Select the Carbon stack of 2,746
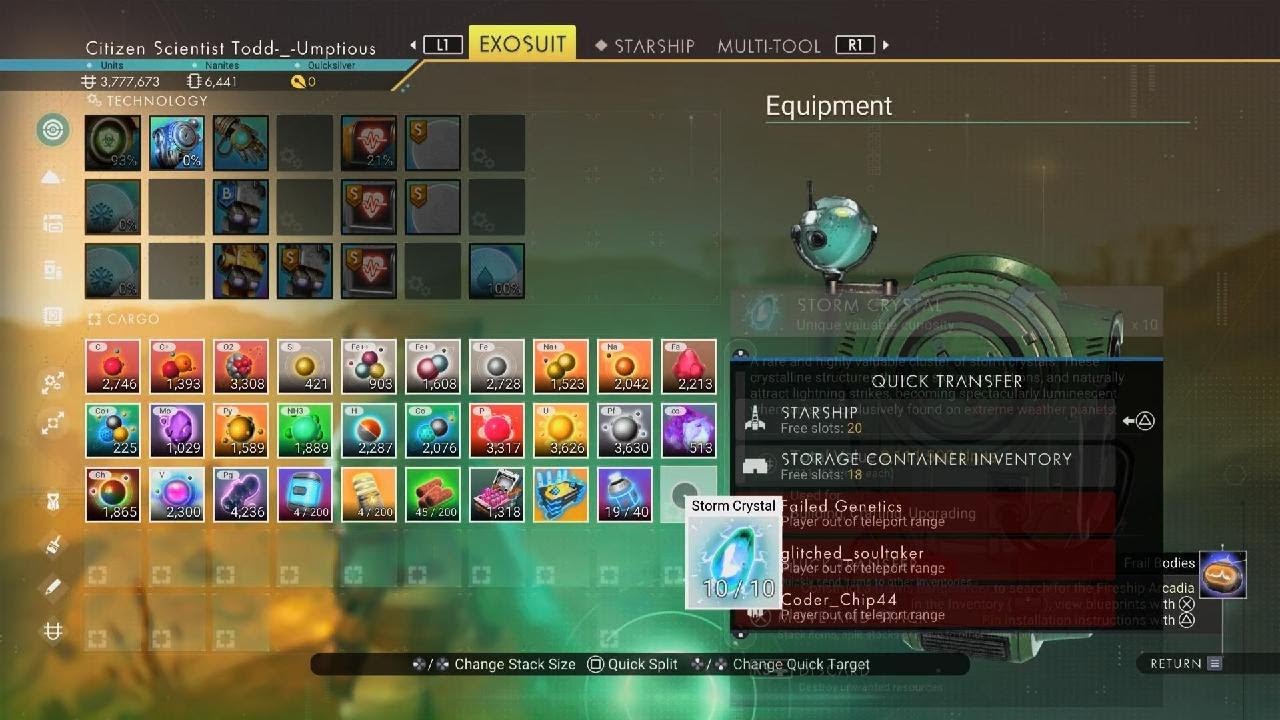1280x720 pixels. pyautogui.click(x=113, y=367)
